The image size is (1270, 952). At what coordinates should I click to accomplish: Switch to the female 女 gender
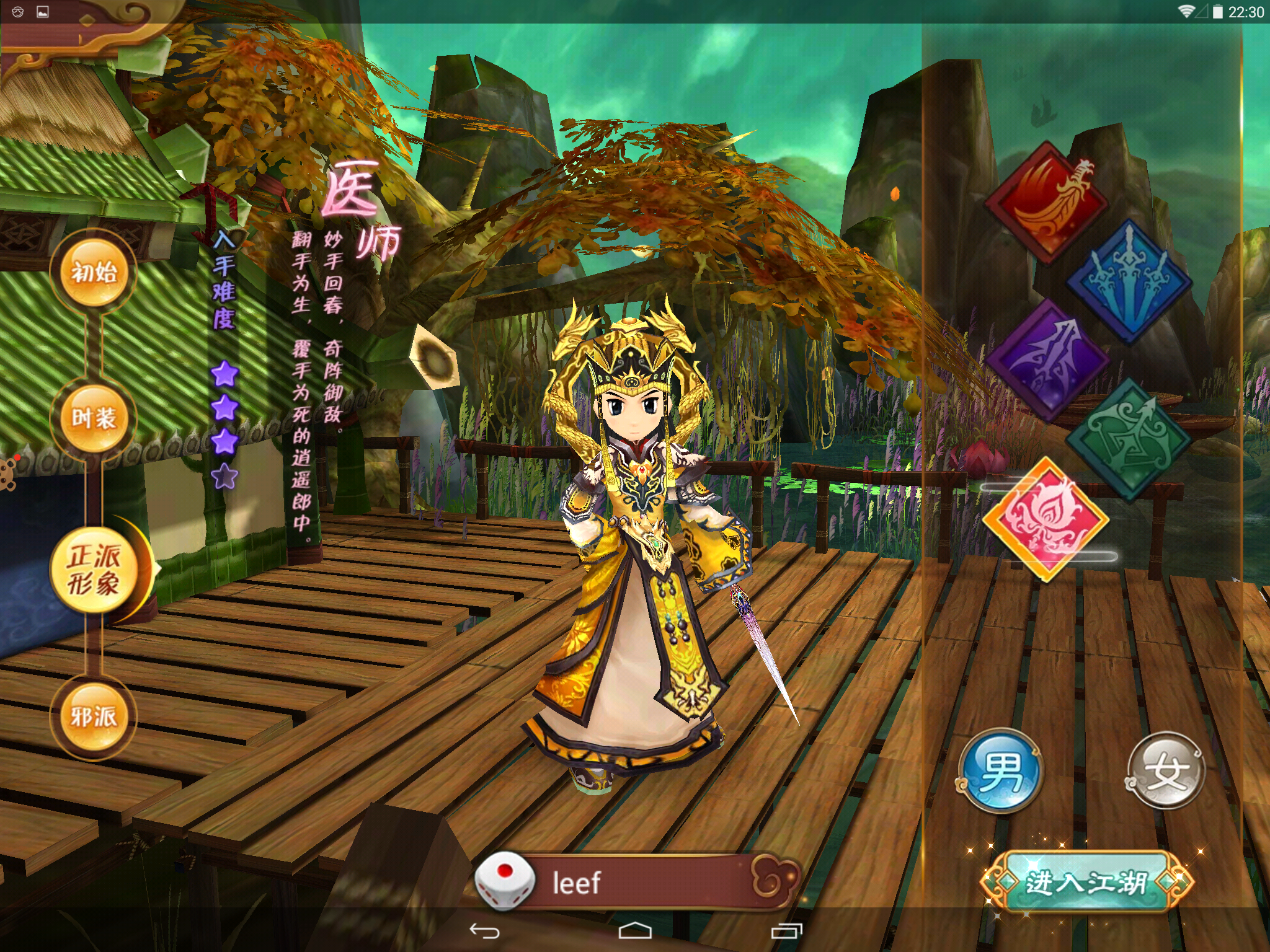click(x=1166, y=771)
